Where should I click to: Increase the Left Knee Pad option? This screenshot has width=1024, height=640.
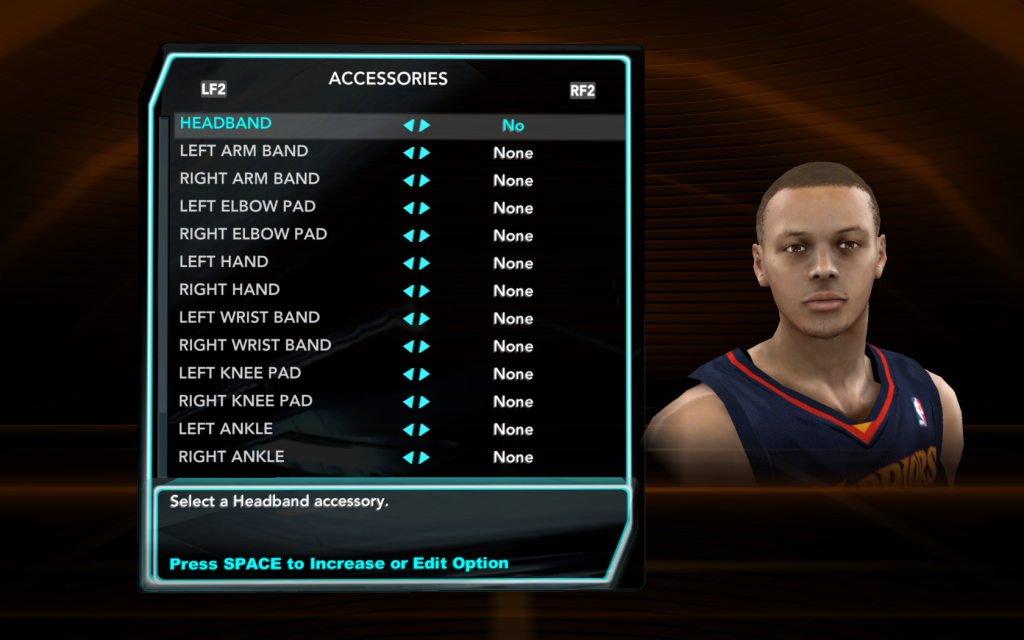(x=425, y=374)
